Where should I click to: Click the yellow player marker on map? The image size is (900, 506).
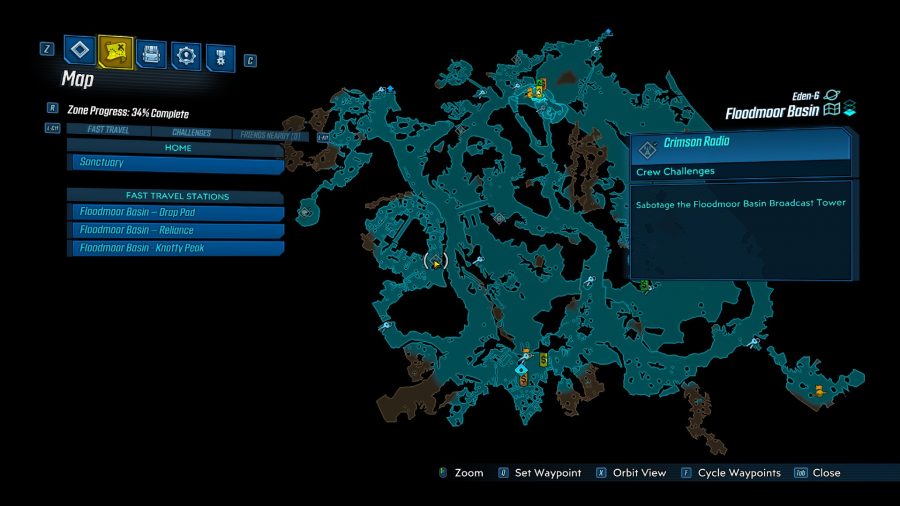click(x=436, y=262)
